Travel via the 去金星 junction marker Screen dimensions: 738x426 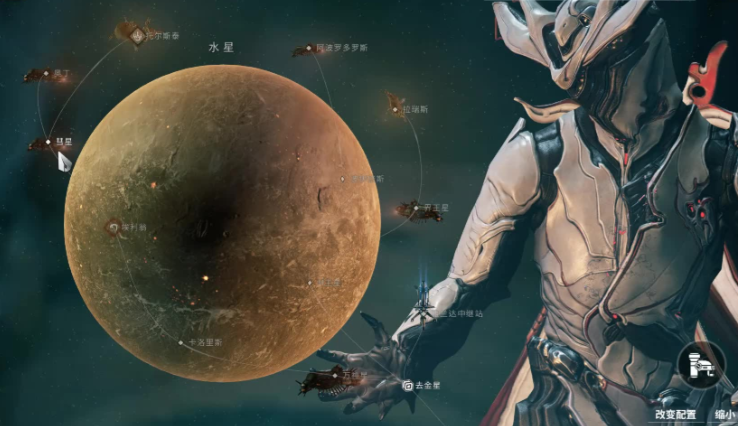point(408,384)
